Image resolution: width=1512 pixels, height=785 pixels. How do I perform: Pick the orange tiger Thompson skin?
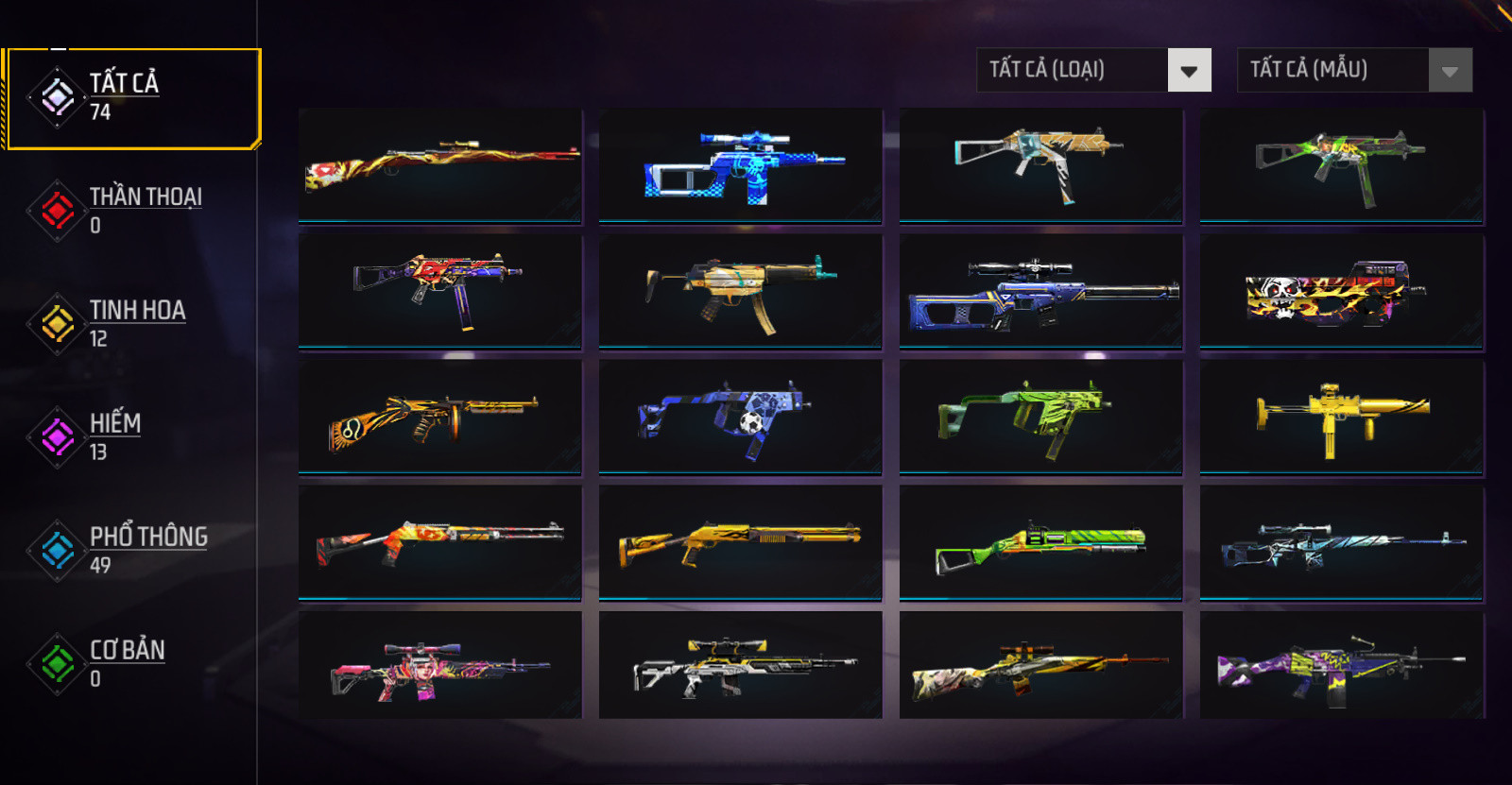pyautogui.click(x=440, y=417)
